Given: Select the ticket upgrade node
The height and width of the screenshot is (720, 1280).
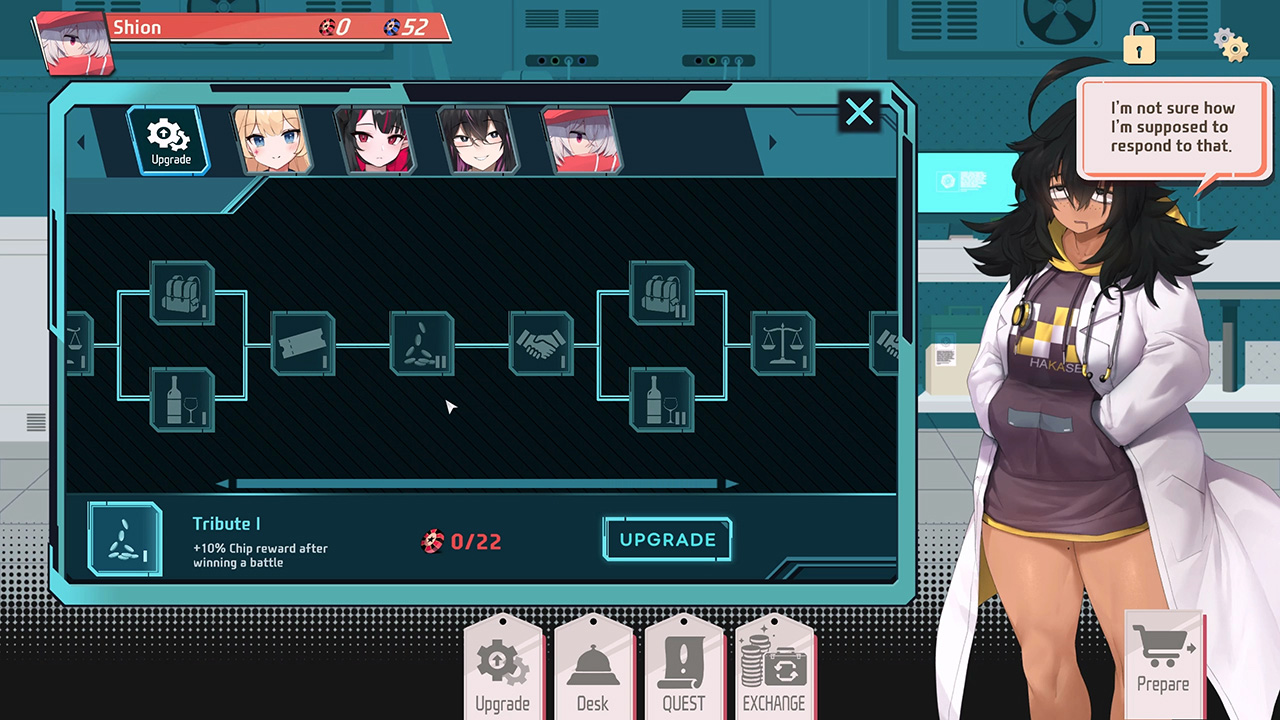Looking at the screenshot, I should pos(303,344).
